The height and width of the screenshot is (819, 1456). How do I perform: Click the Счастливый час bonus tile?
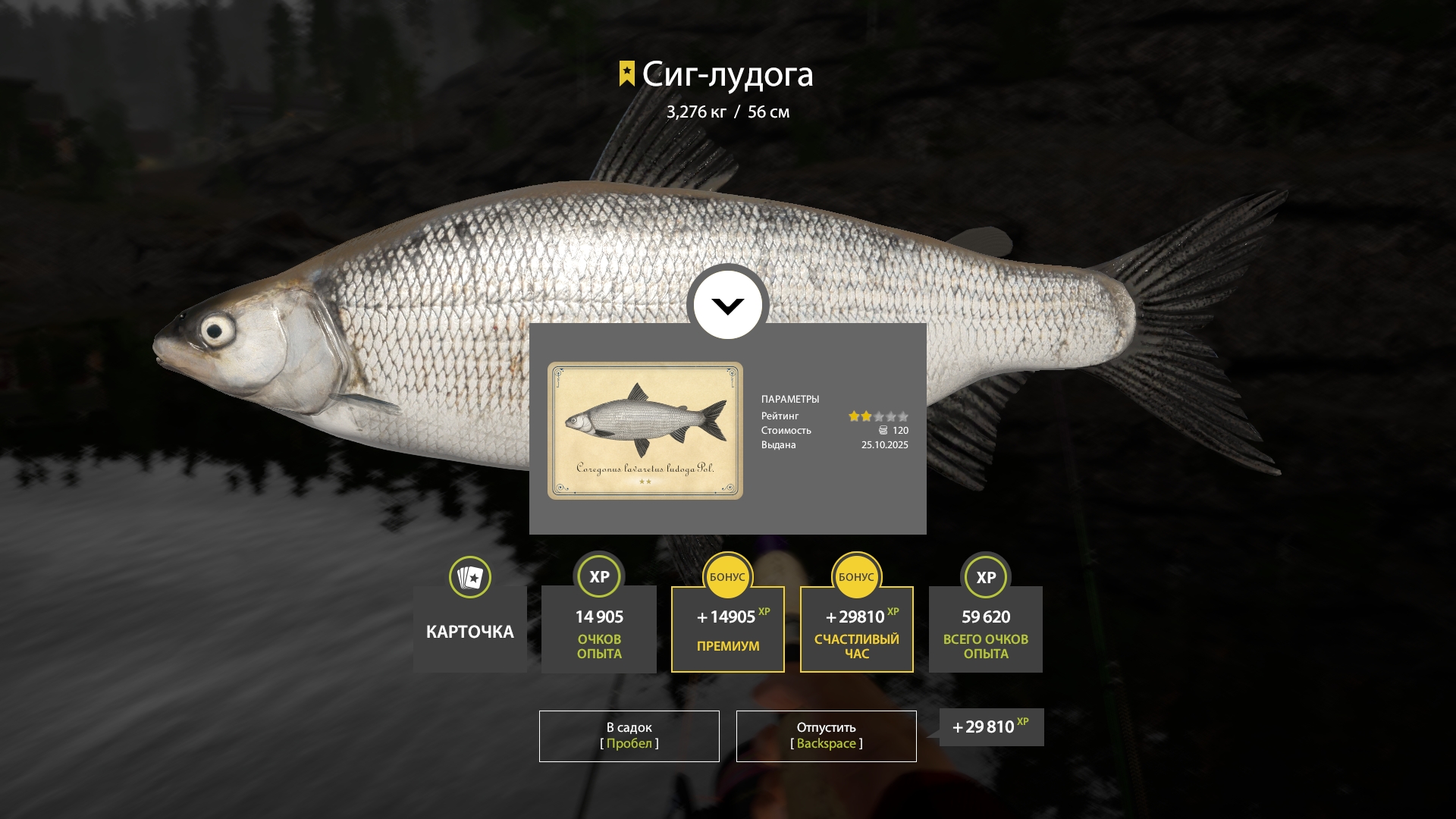(856, 629)
